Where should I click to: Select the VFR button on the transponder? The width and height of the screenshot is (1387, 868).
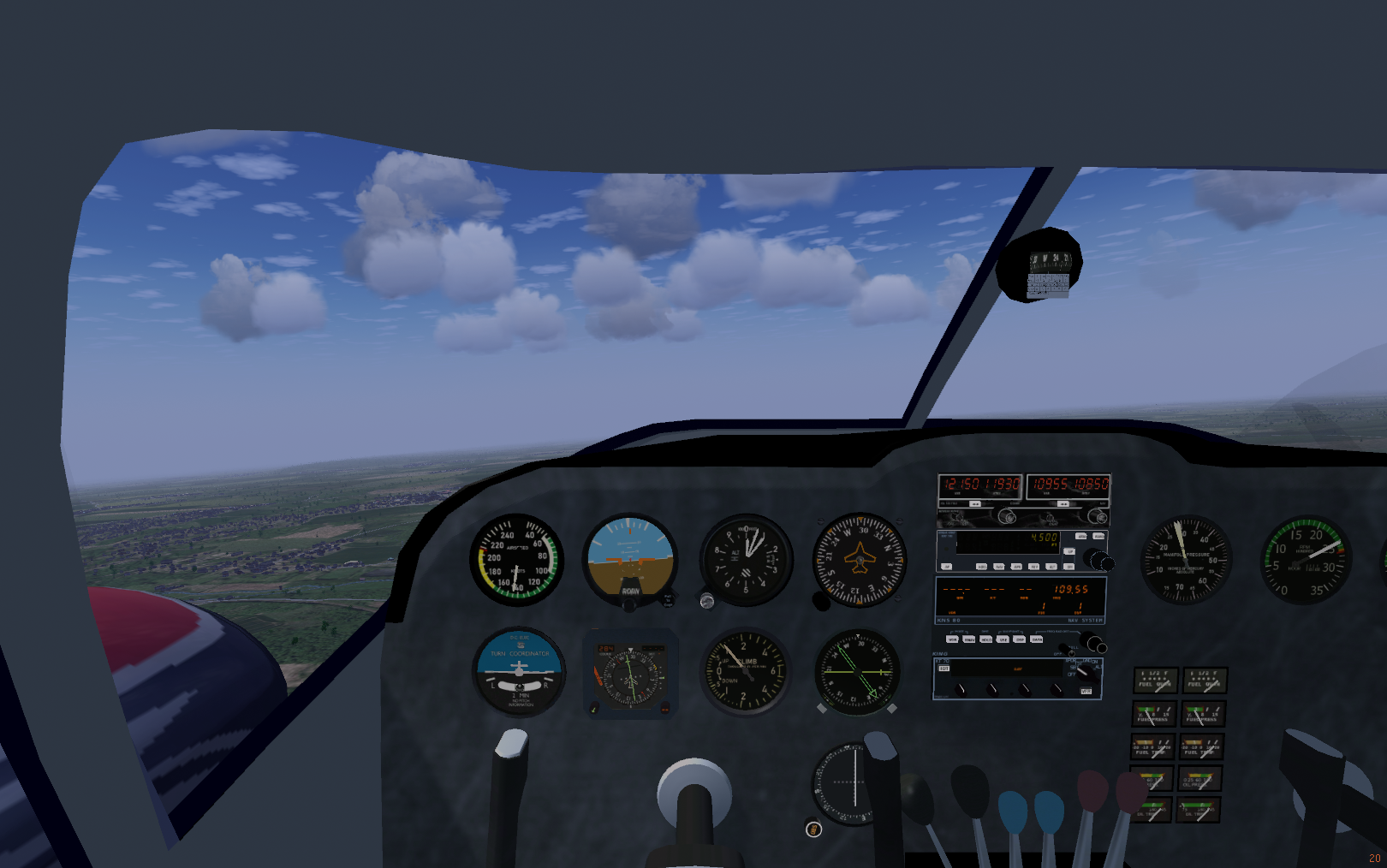pos(1086,691)
